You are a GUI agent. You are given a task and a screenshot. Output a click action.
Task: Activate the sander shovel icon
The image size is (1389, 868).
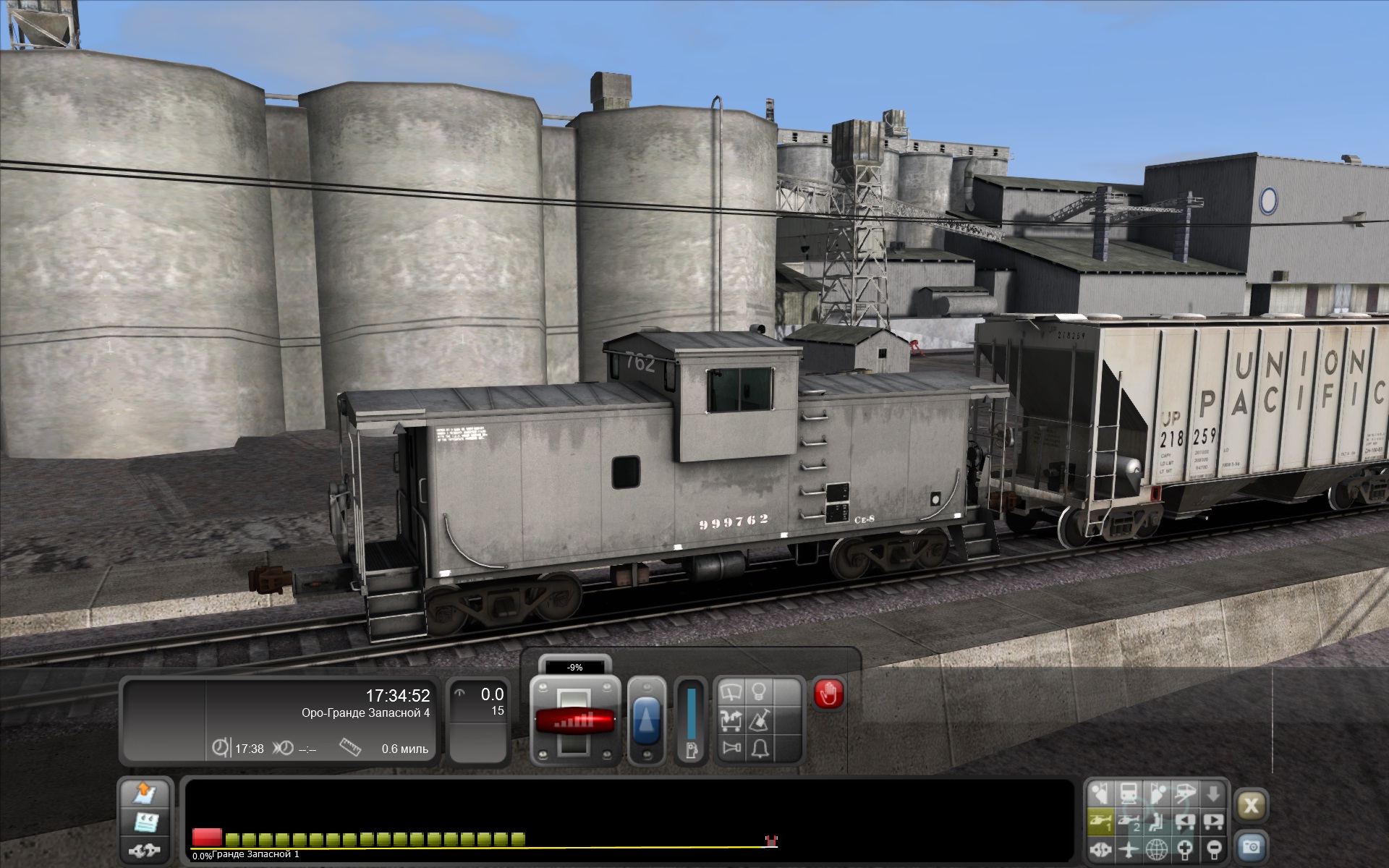(759, 720)
